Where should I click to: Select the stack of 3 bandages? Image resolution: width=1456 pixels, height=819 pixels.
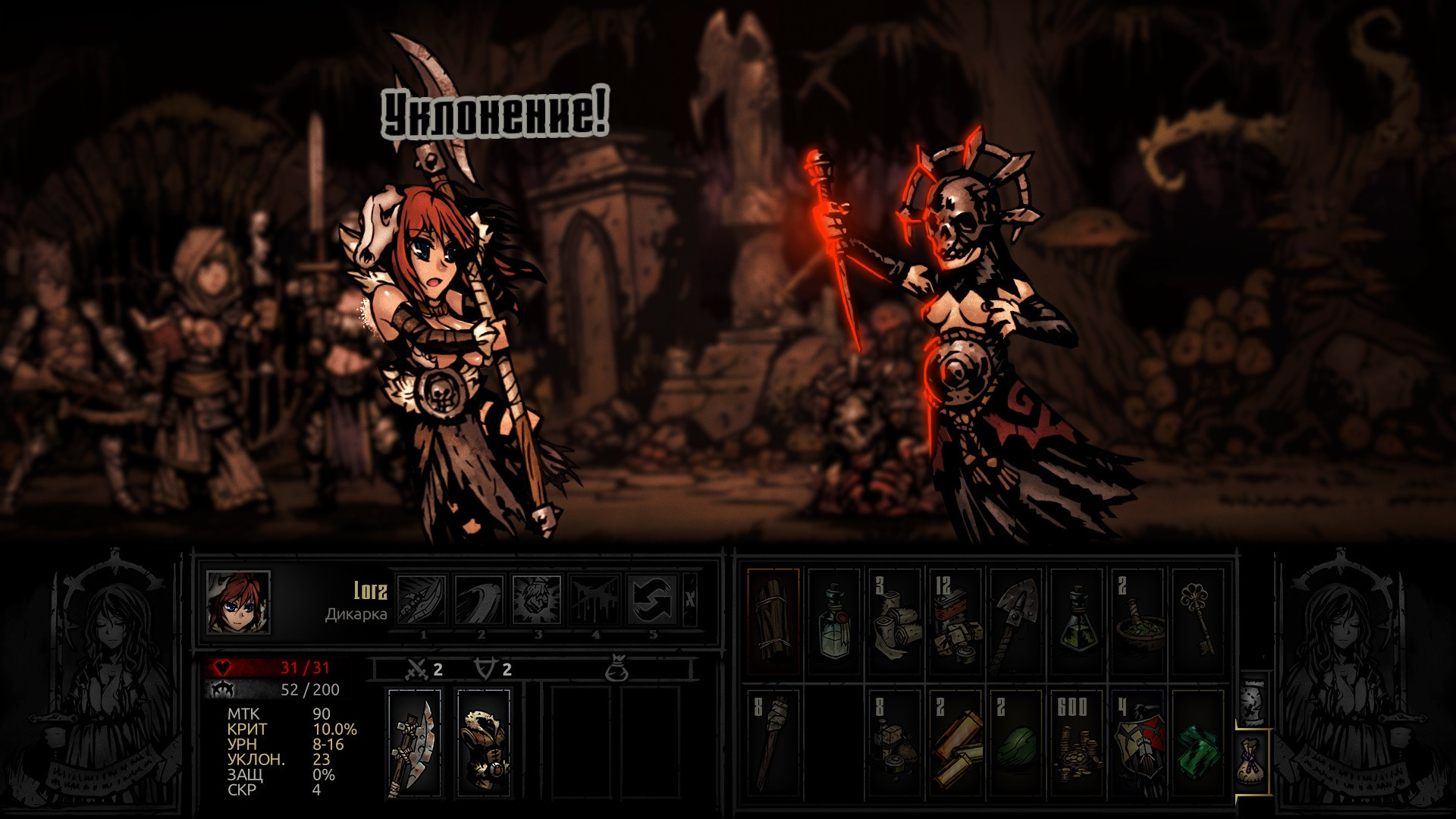(895, 620)
